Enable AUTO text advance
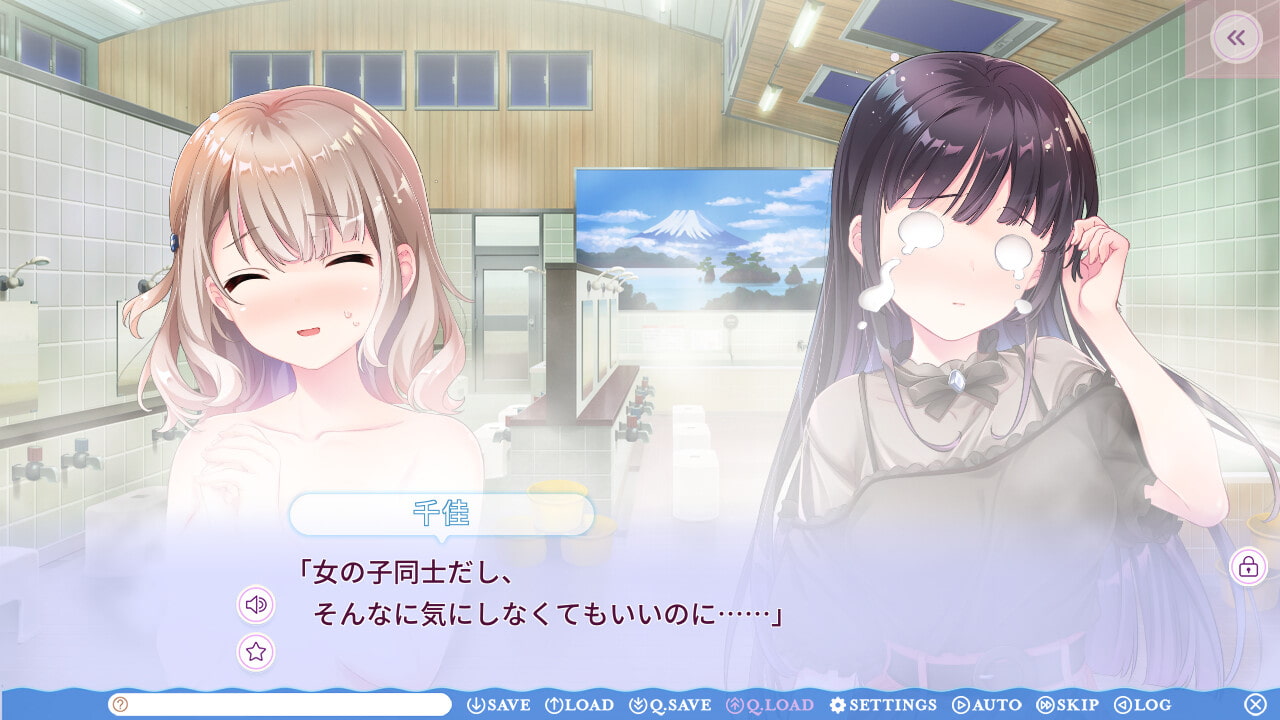 tap(986, 705)
